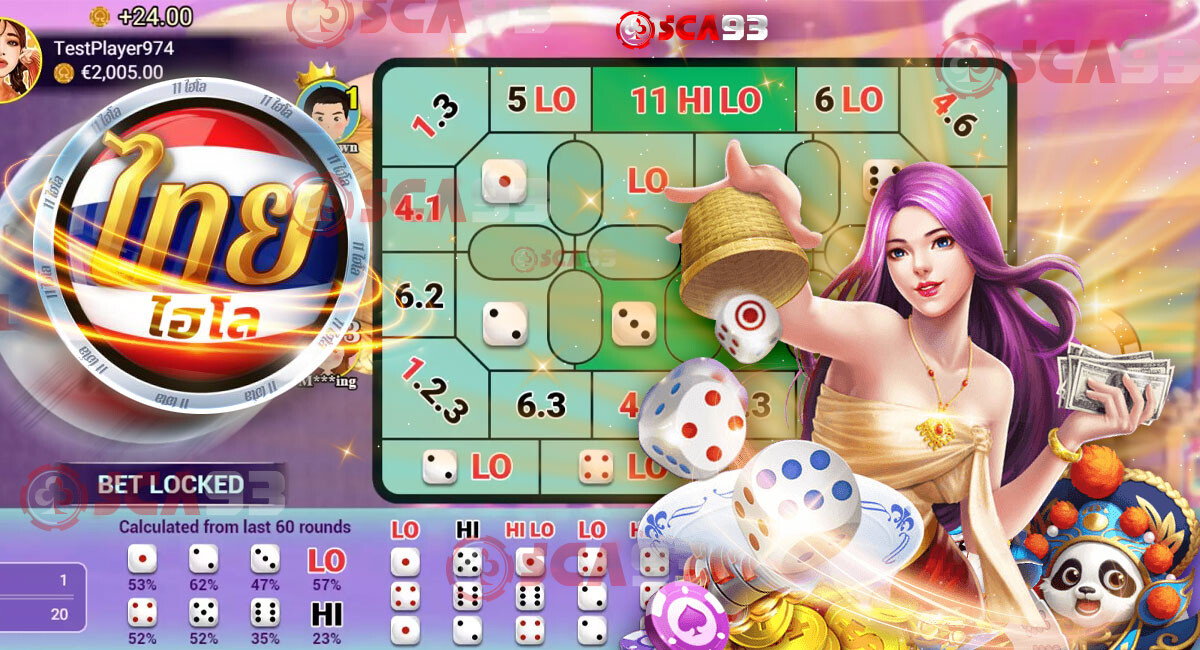
Task: Bet on the one-pip die LO combo
Action: pos(464,466)
